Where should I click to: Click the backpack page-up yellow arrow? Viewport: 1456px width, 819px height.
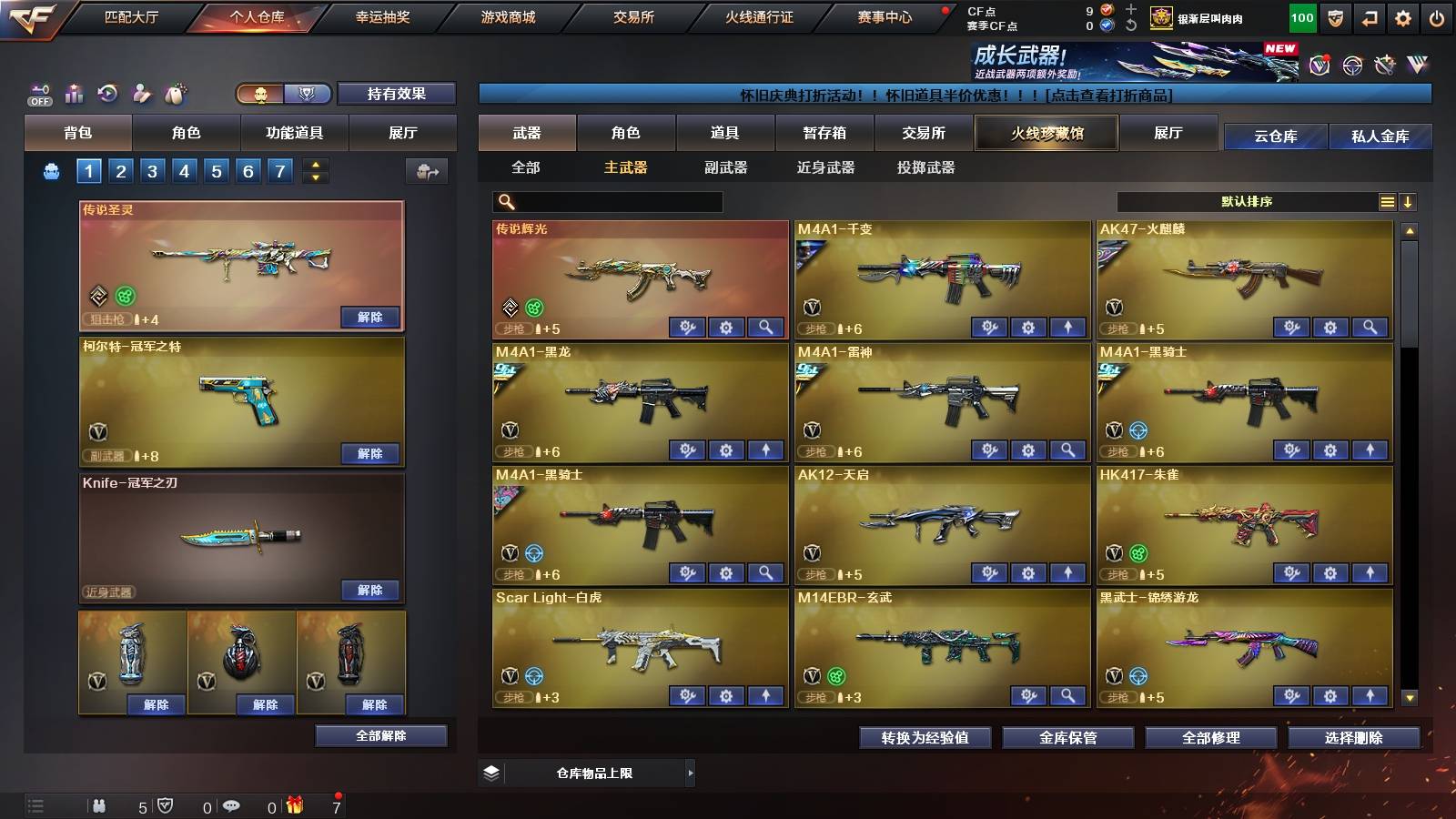tap(317, 165)
